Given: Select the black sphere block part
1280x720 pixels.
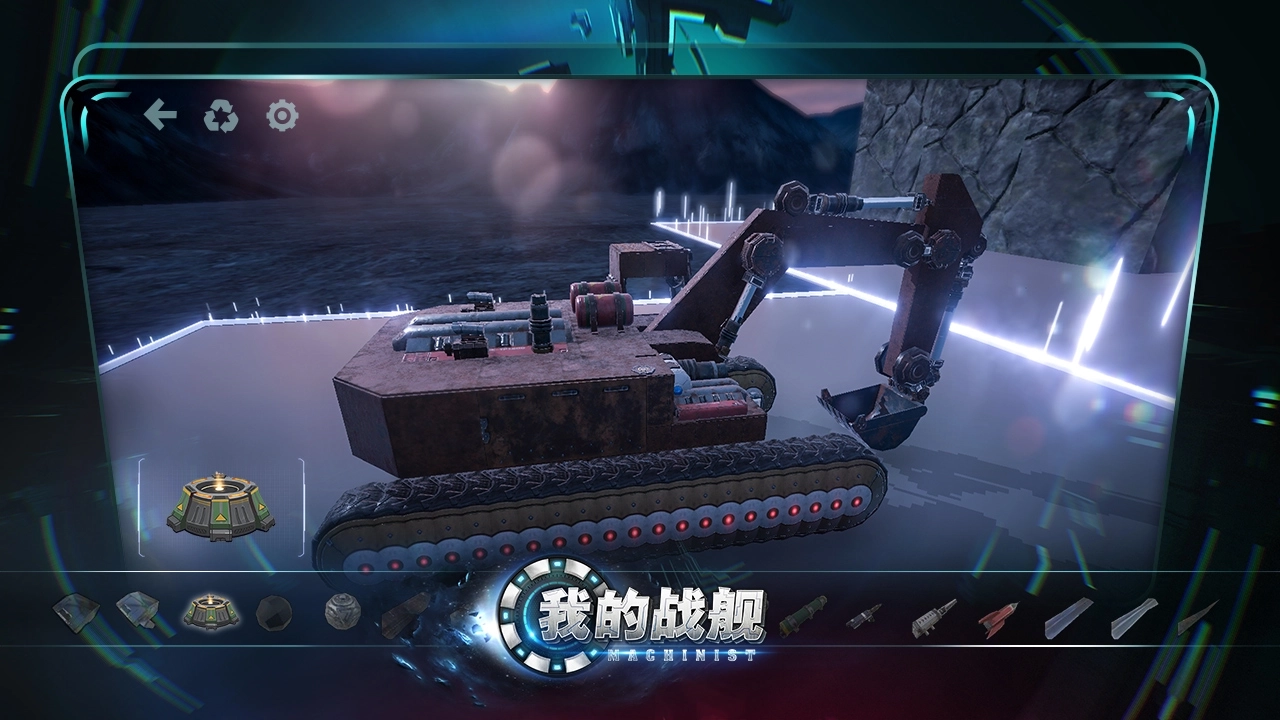Looking at the screenshot, I should tap(275, 615).
